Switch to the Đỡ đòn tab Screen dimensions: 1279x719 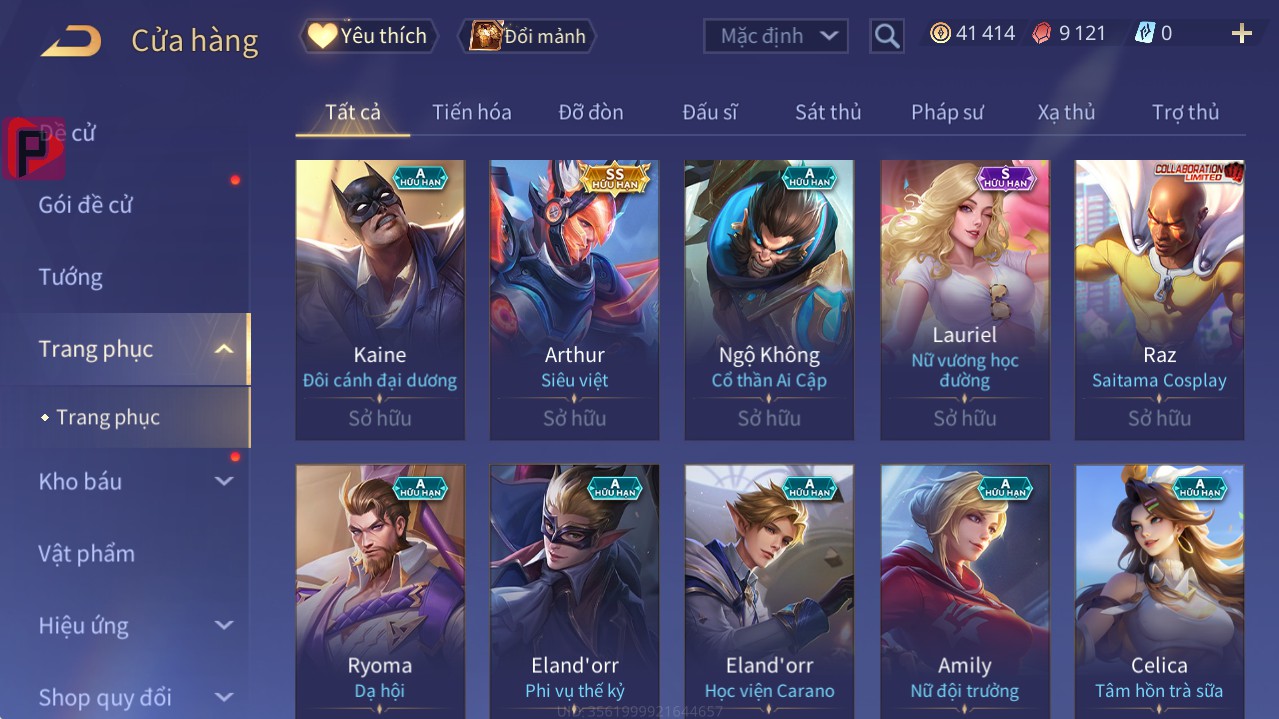pos(590,112)
